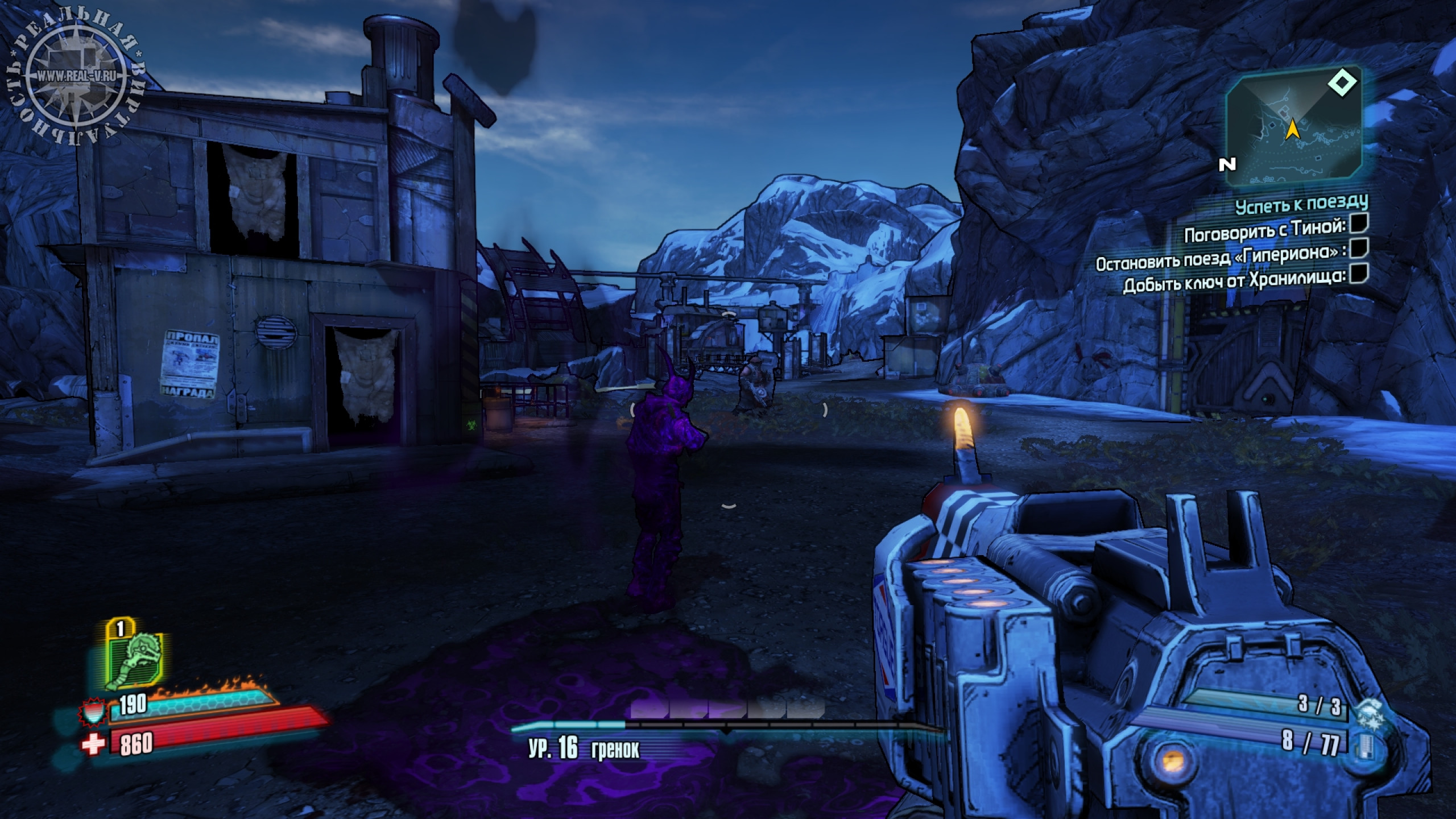This screenshot has height=819, width=1456.
Task: Click the diamond objective marker on minimap
Action: [x=1342, y=84]
